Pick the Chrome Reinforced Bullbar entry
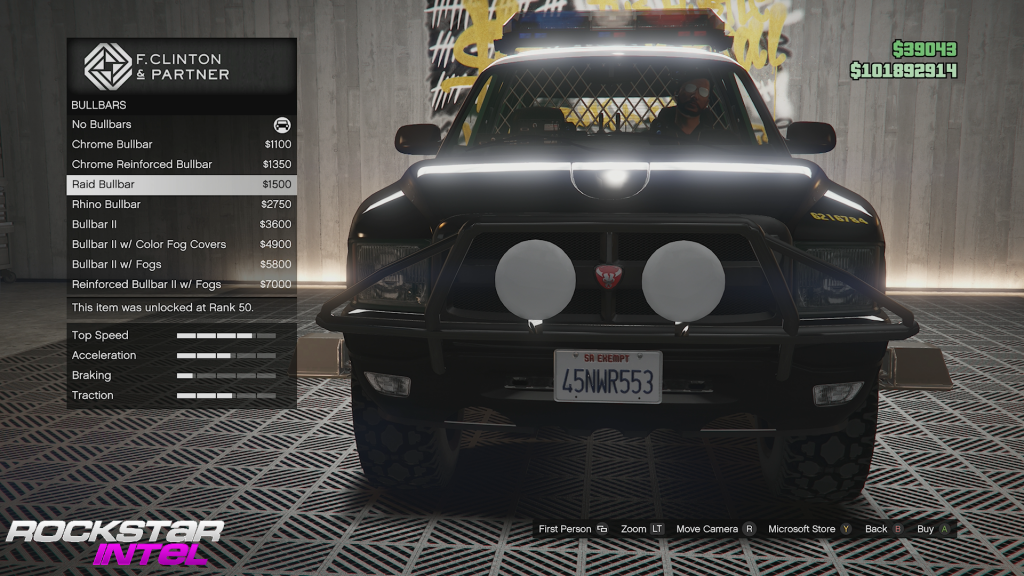 pyautogui.click(x=181, y=165)
